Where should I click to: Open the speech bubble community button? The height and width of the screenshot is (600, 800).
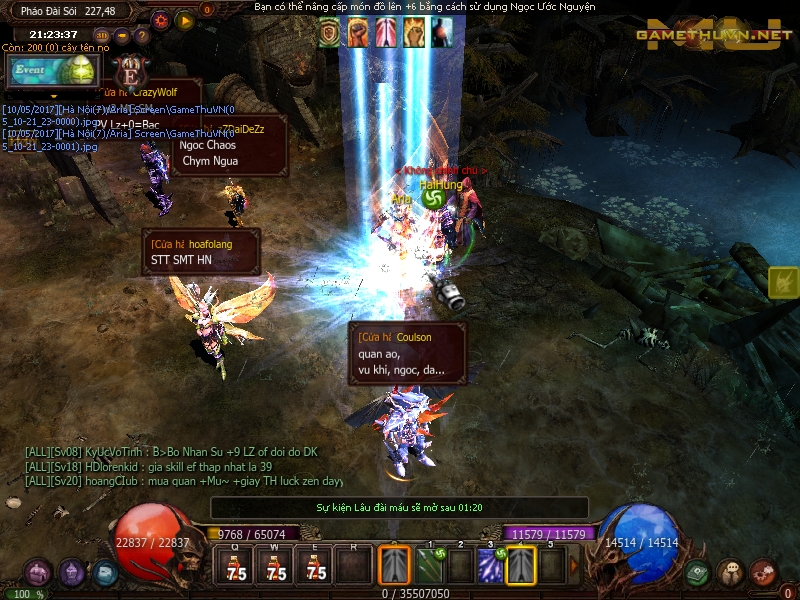(x=731, y=573)
